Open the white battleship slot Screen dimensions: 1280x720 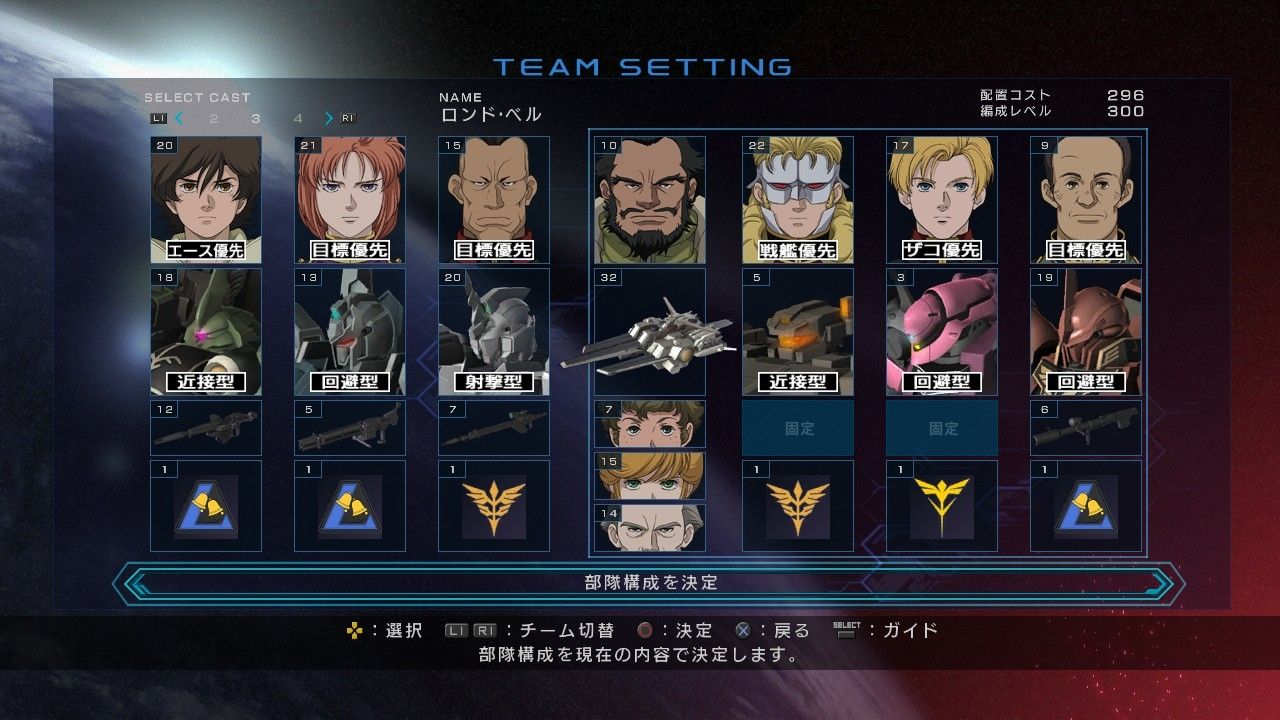pyautogui.click(x=650, y=331)
